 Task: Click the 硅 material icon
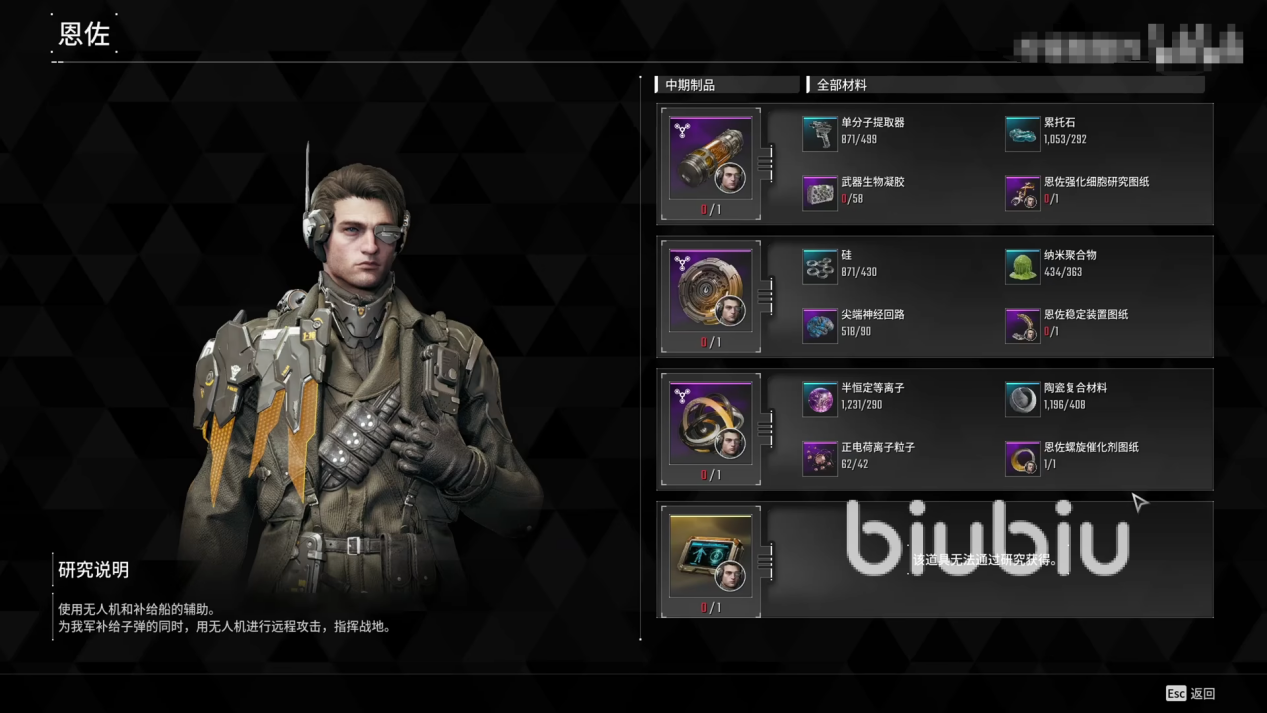(819, 266)
